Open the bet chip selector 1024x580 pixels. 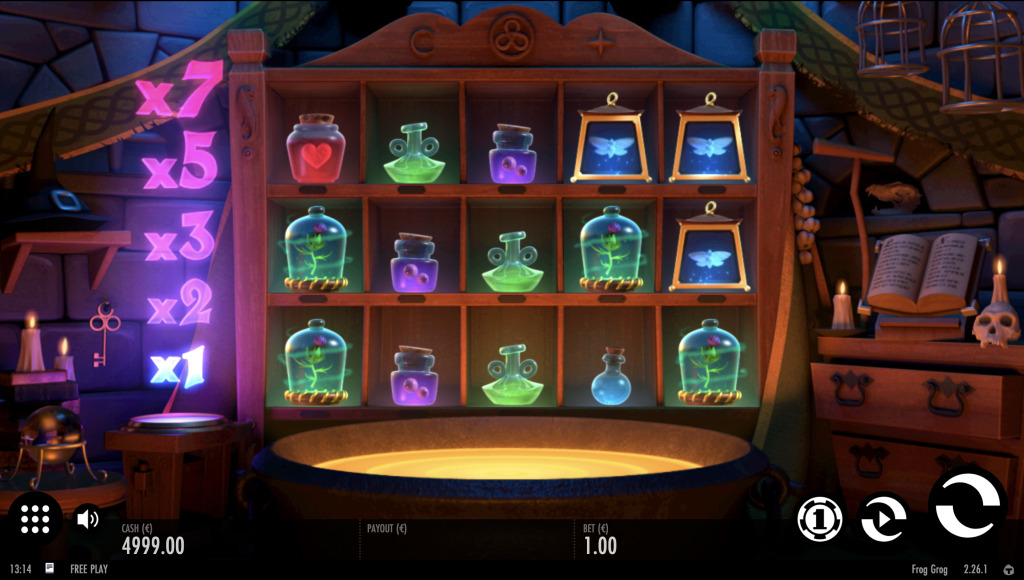[x=820, y=520]
